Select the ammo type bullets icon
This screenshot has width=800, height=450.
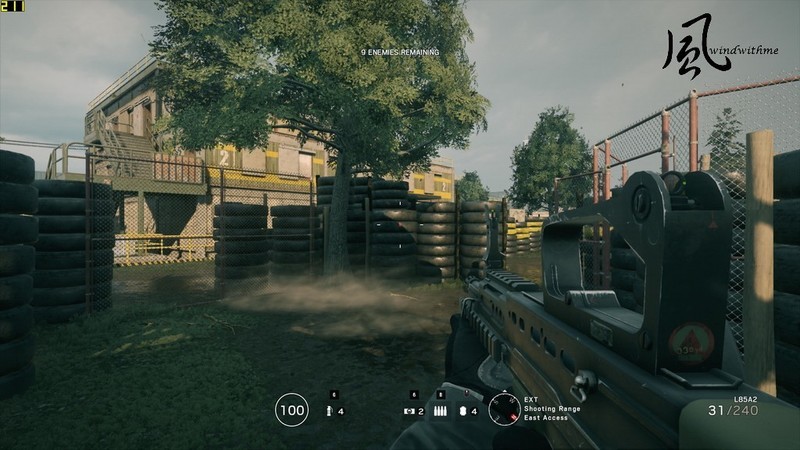(440, 410)
